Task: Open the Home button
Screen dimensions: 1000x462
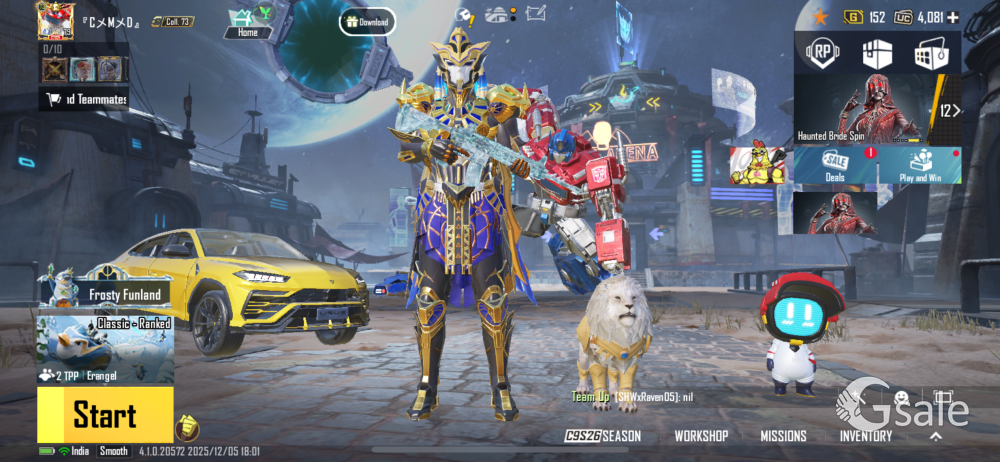Action: pyautogui.click(x=247, y=21)
